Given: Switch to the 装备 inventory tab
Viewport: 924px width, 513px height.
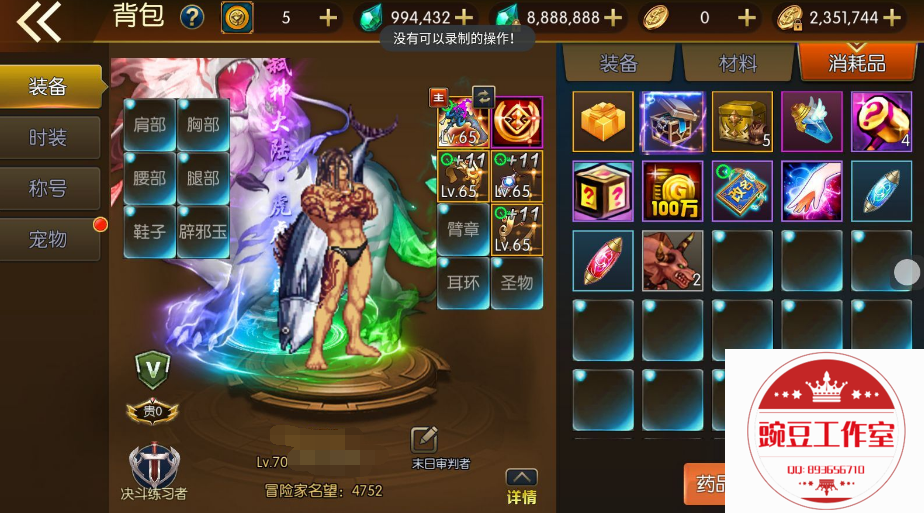Looking at the screenshot, I should [618, 64].
